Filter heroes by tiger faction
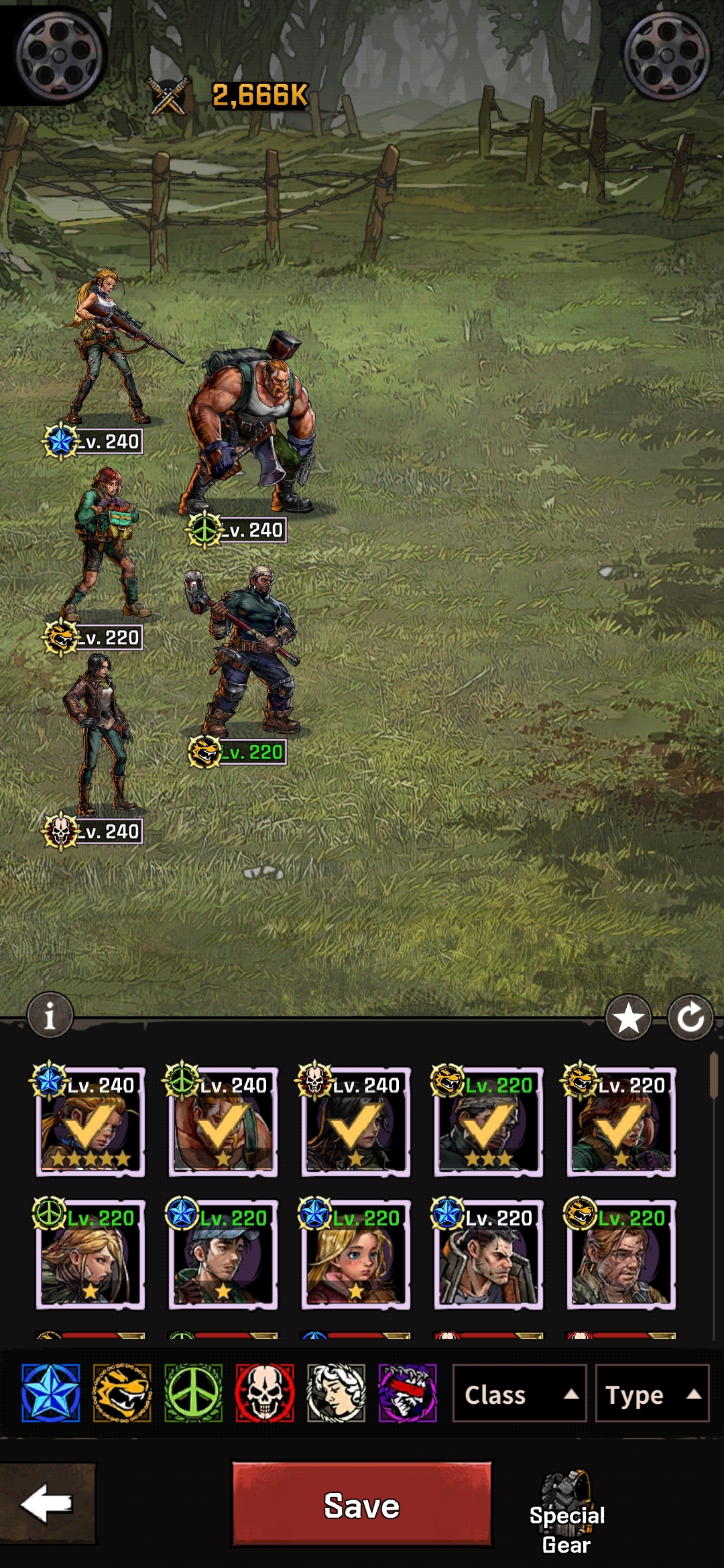This screenshot has width=724, height=1568. (122, 1393)
